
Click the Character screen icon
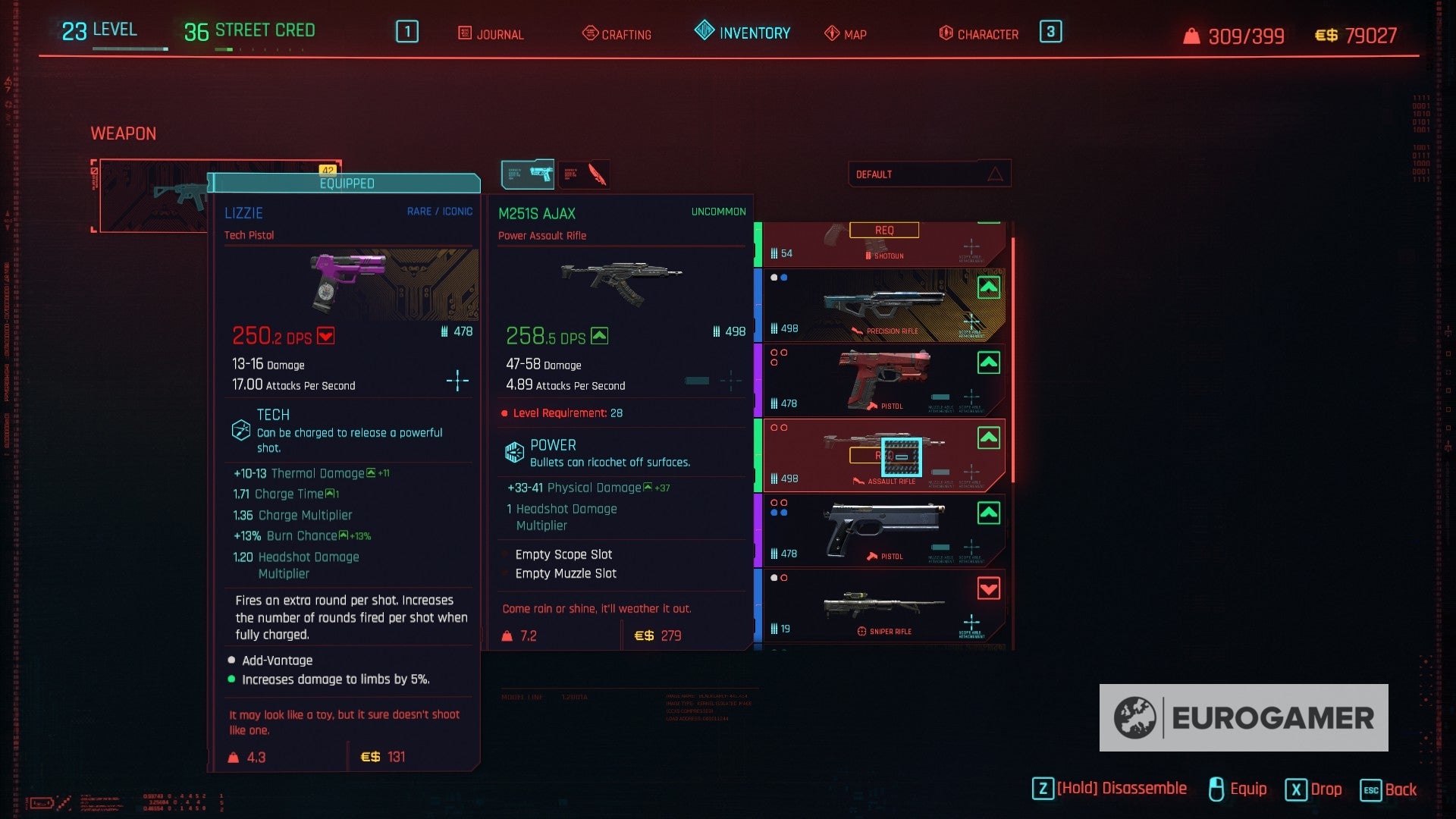point(944,33)
